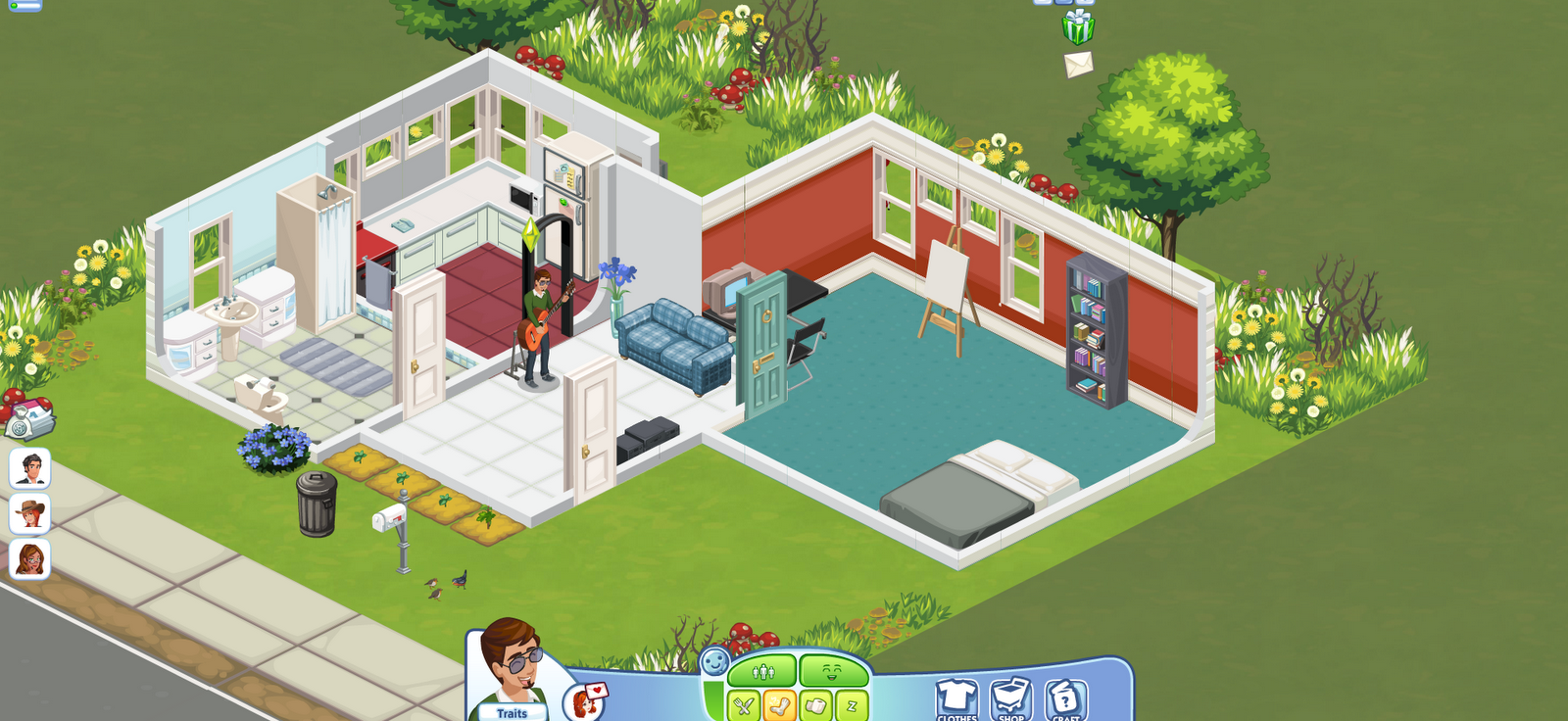Check the hunger need fork-and-knife icon
The height and width of the screenshot is (721, 1568).
click(x=742, y=703)
